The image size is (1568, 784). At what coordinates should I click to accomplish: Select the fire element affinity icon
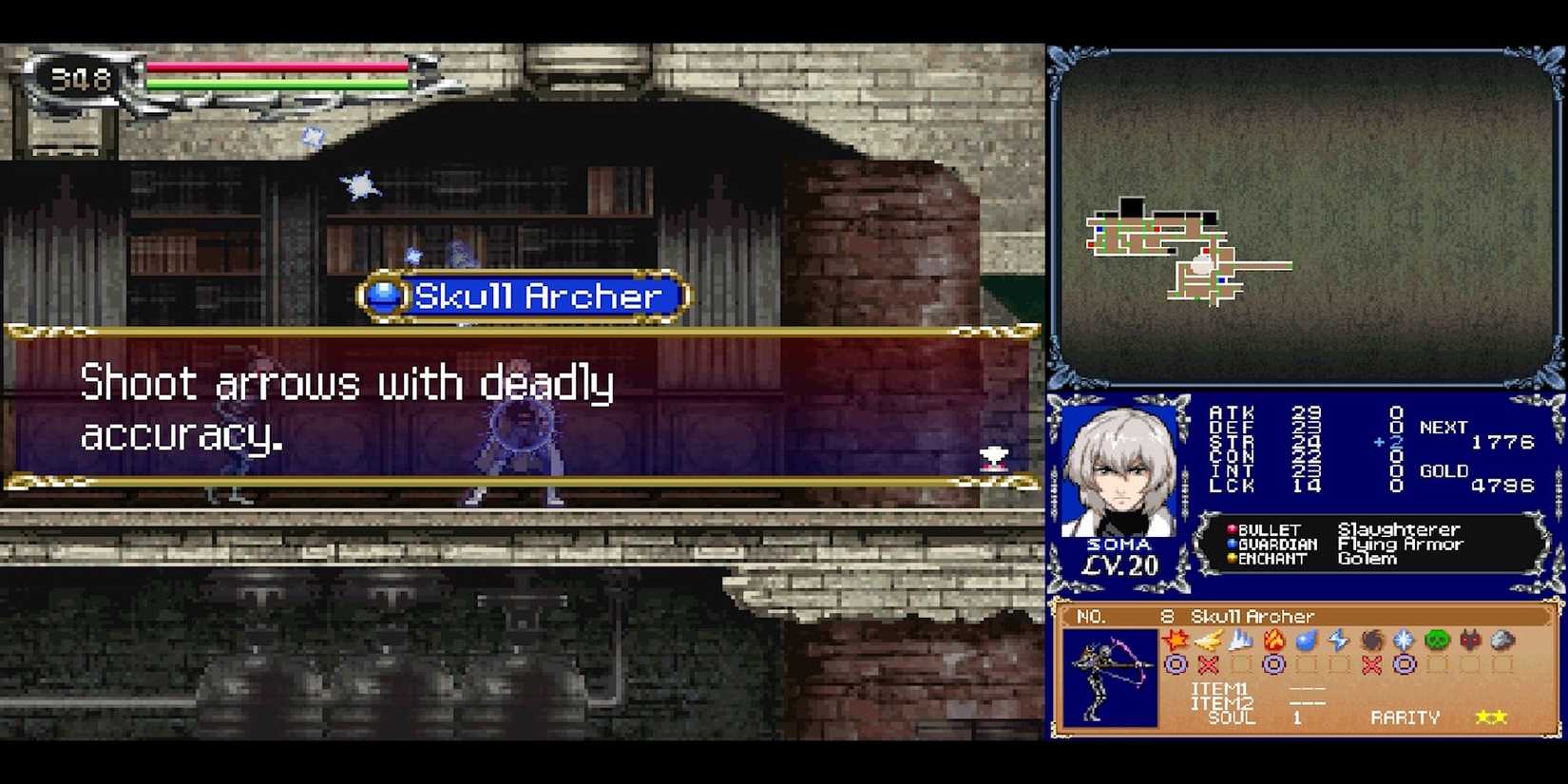click(x=1272, y=641)
